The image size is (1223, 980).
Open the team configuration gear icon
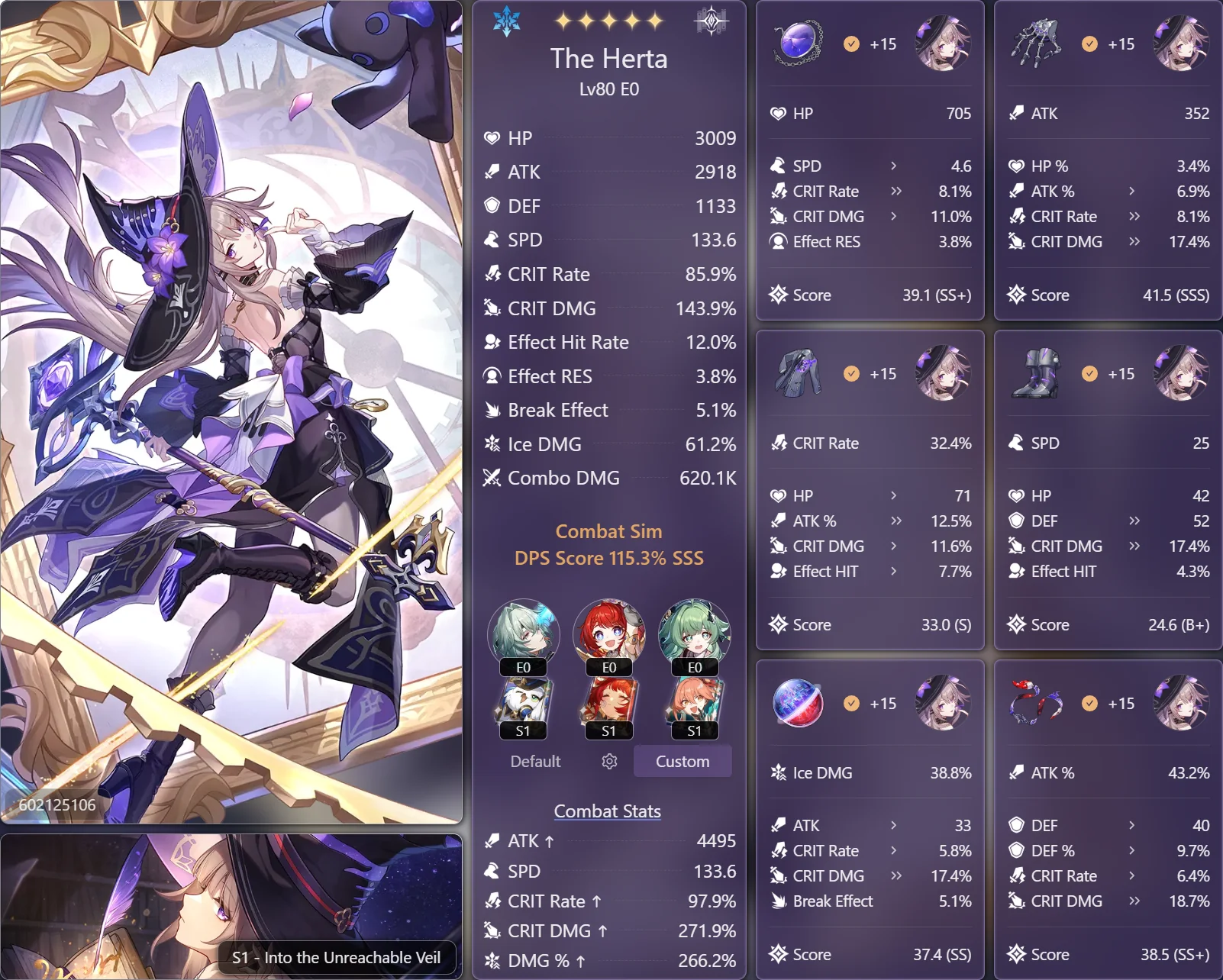pos(608,761)
